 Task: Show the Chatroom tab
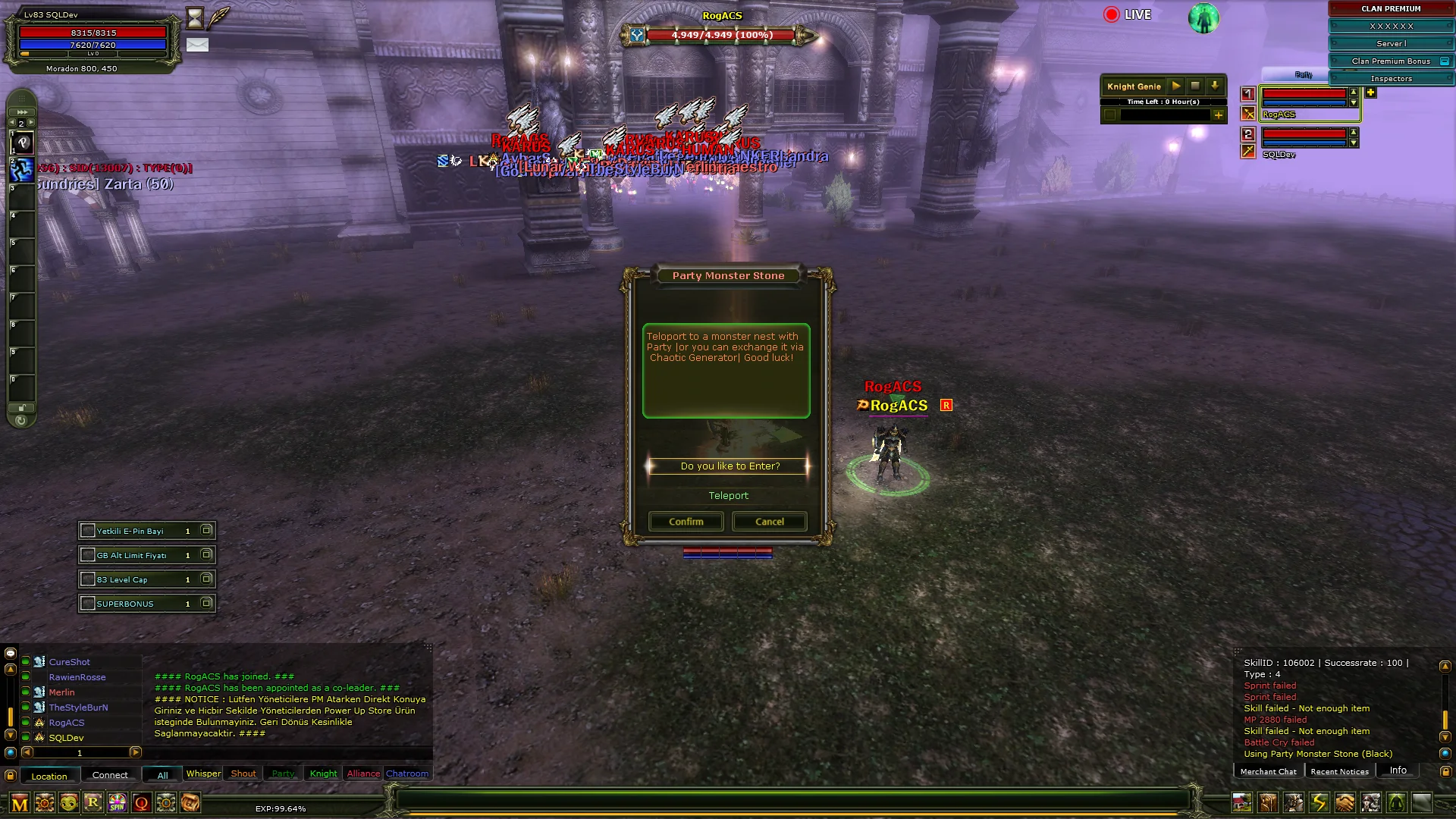point(407,773)
